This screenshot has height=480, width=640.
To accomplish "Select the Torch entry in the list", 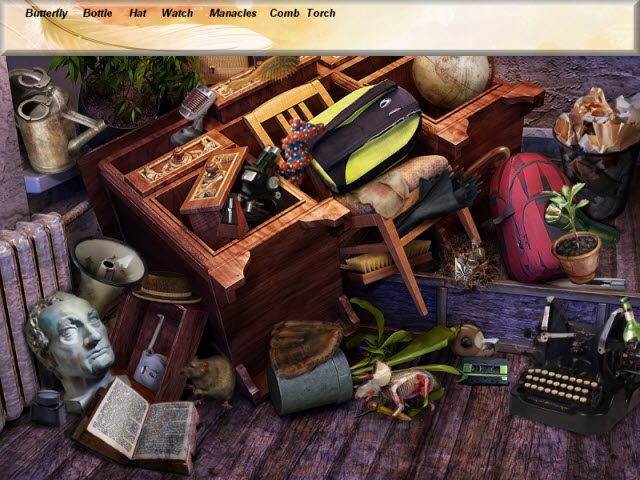I will point(321,14).
